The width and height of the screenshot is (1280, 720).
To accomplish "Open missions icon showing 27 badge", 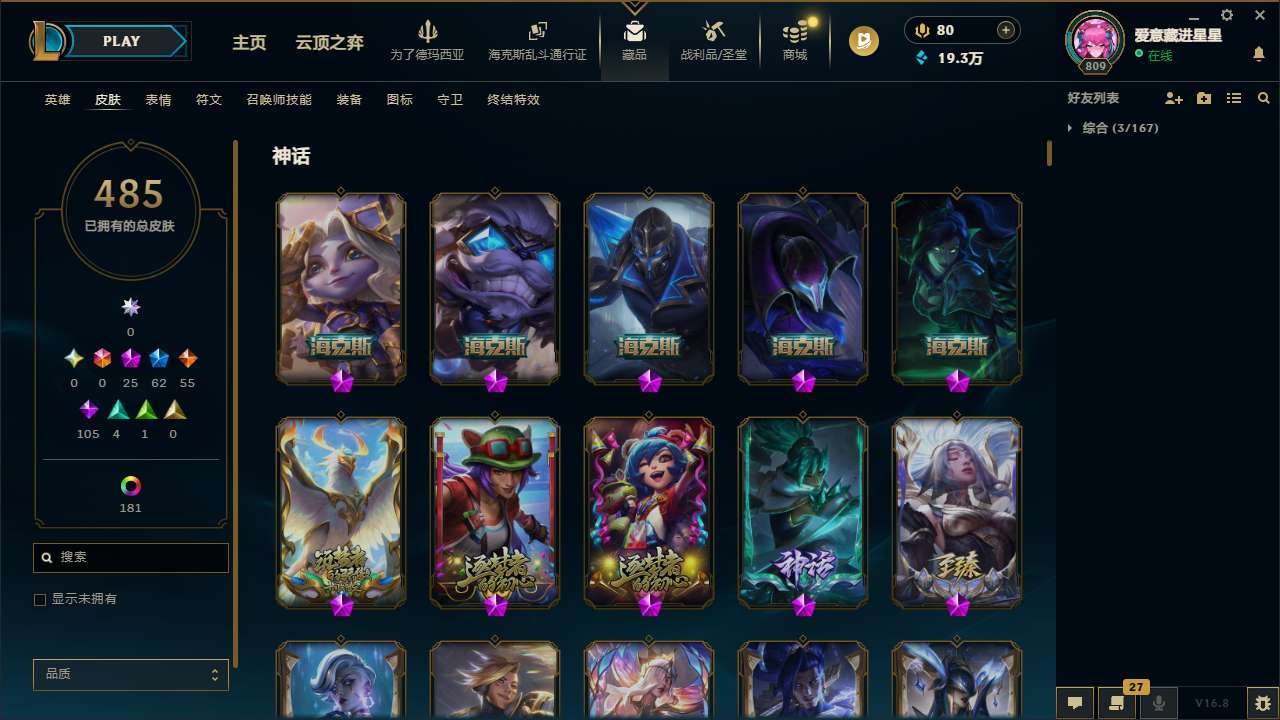I will point(1117,704).
